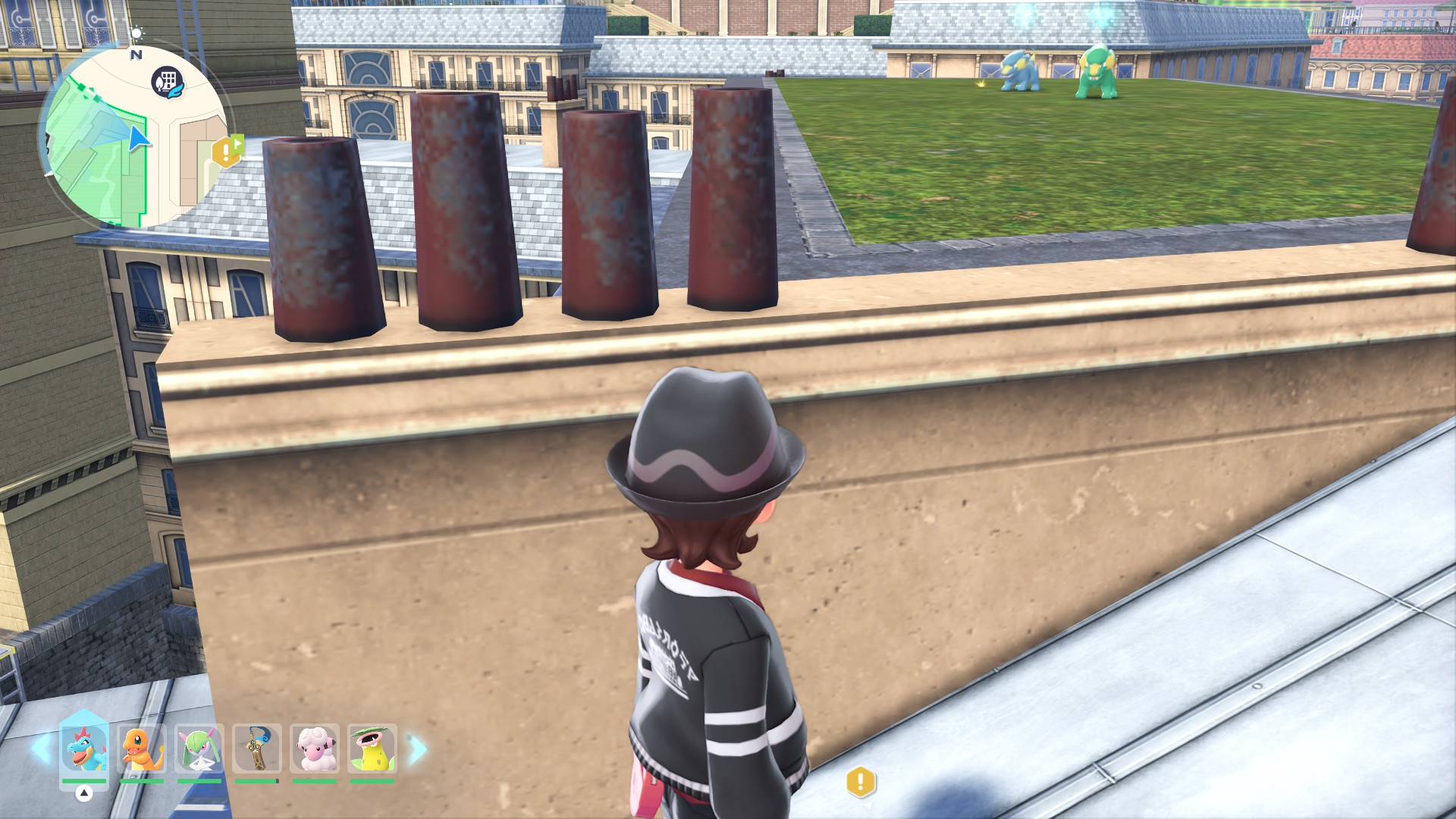Viewport: 1456px width, 819px height.
Task: Select Totodile in the party bar
Action: coord(84,748)
